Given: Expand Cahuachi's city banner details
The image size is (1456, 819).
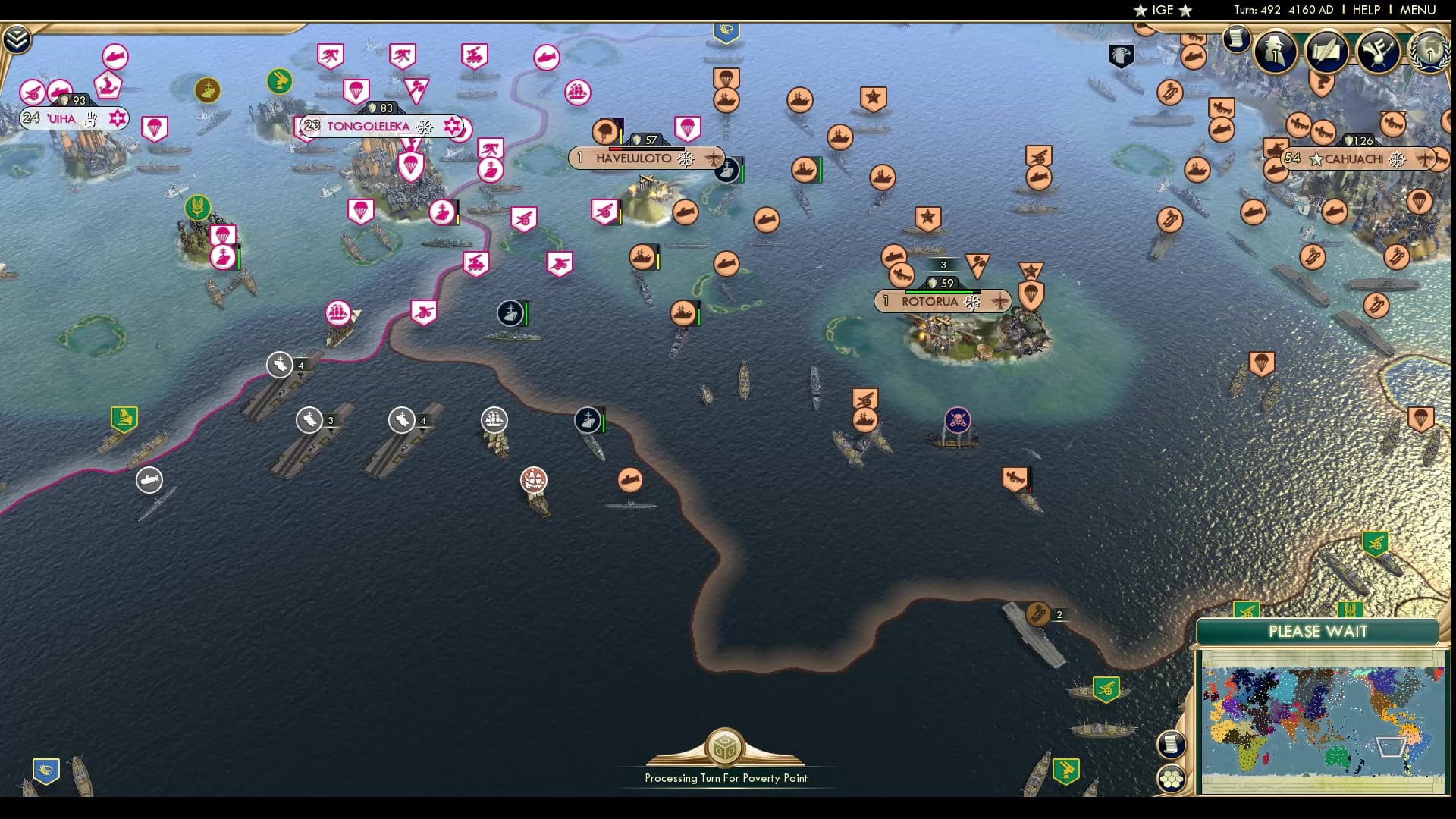Looking at the screenshot, I should pos(1424,158).
